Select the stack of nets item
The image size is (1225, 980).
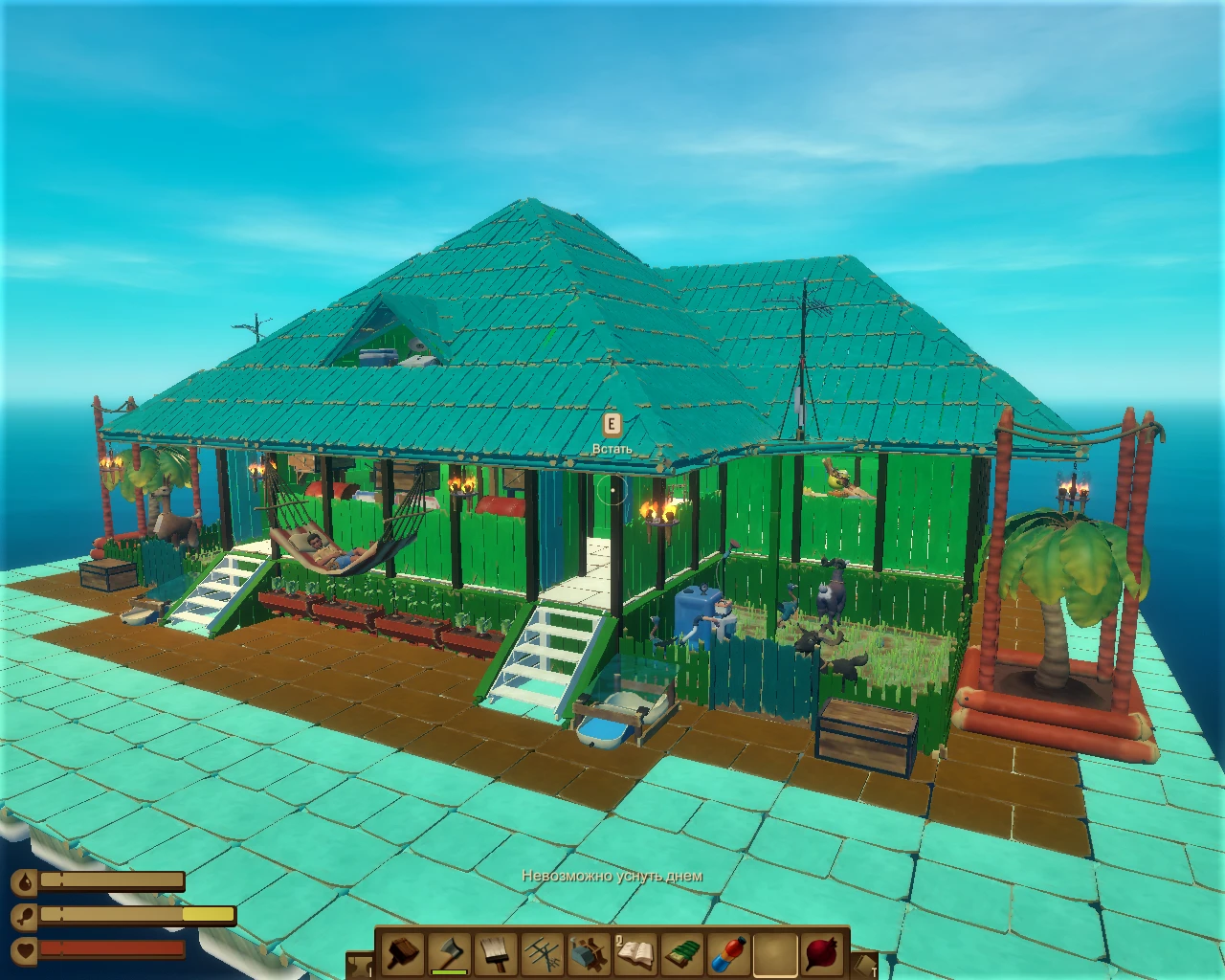(684, 955)
